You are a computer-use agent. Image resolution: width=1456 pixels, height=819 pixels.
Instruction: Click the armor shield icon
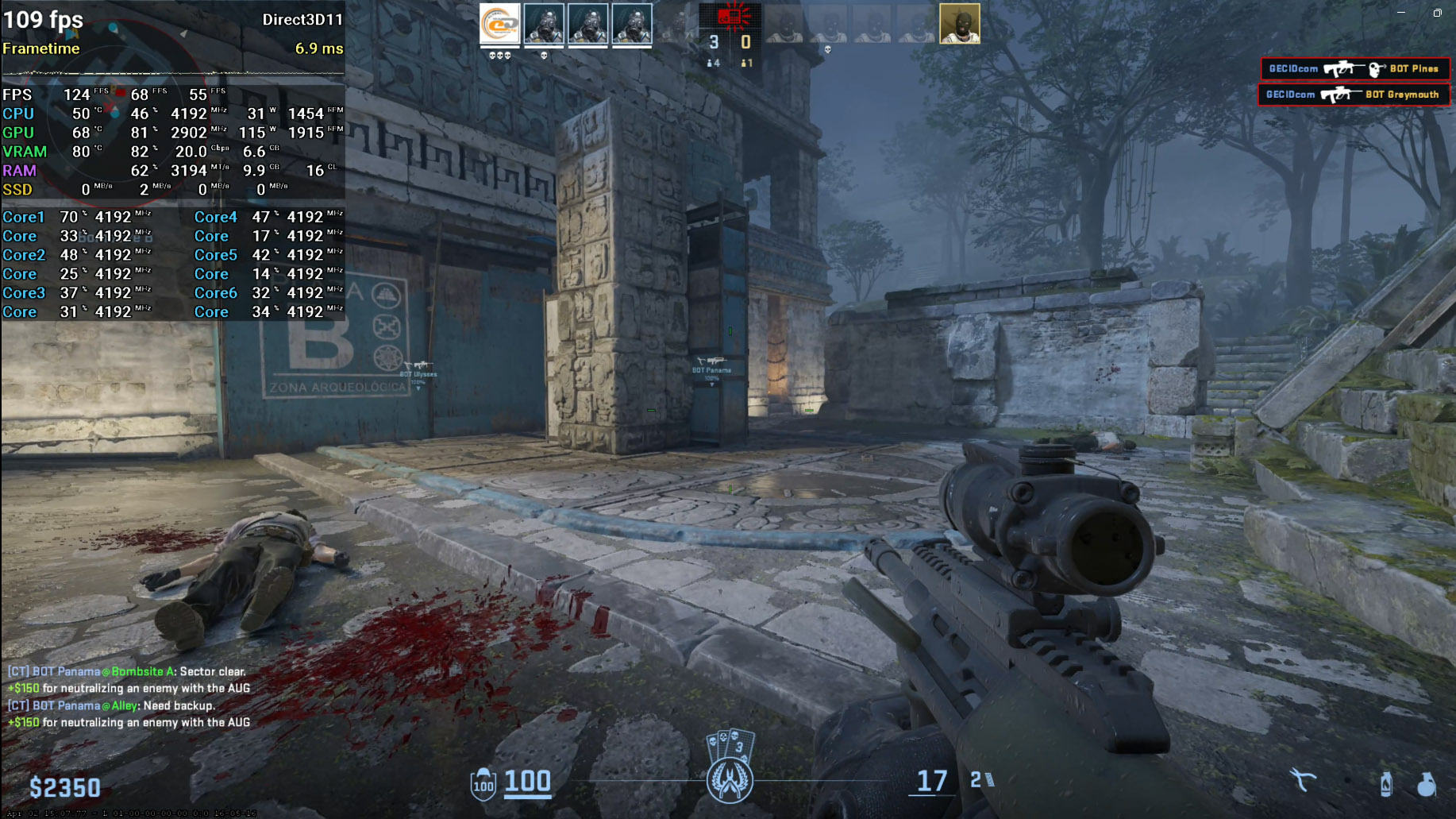[483, 785]
